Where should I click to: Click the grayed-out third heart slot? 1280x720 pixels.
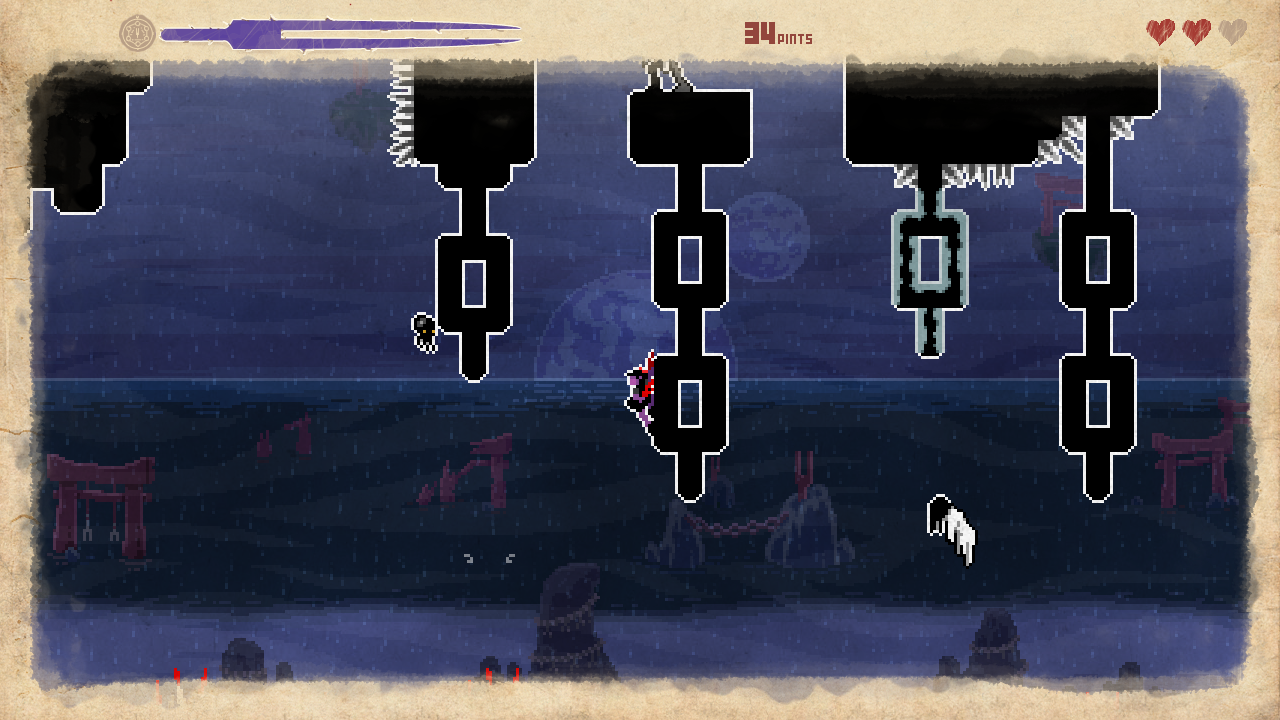[1231, 30]
